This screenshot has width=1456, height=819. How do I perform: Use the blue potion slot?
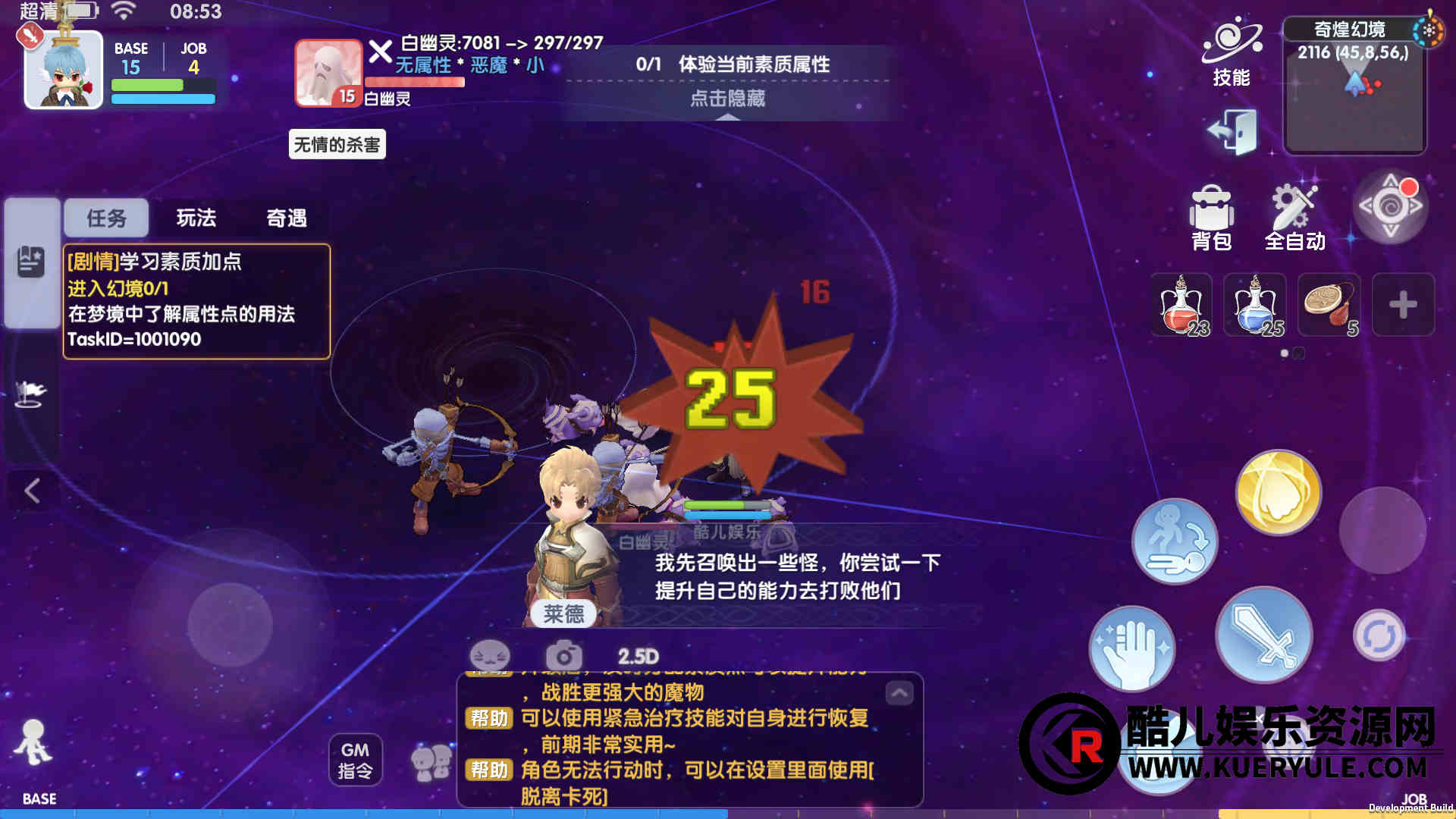tap(1255, 305)
